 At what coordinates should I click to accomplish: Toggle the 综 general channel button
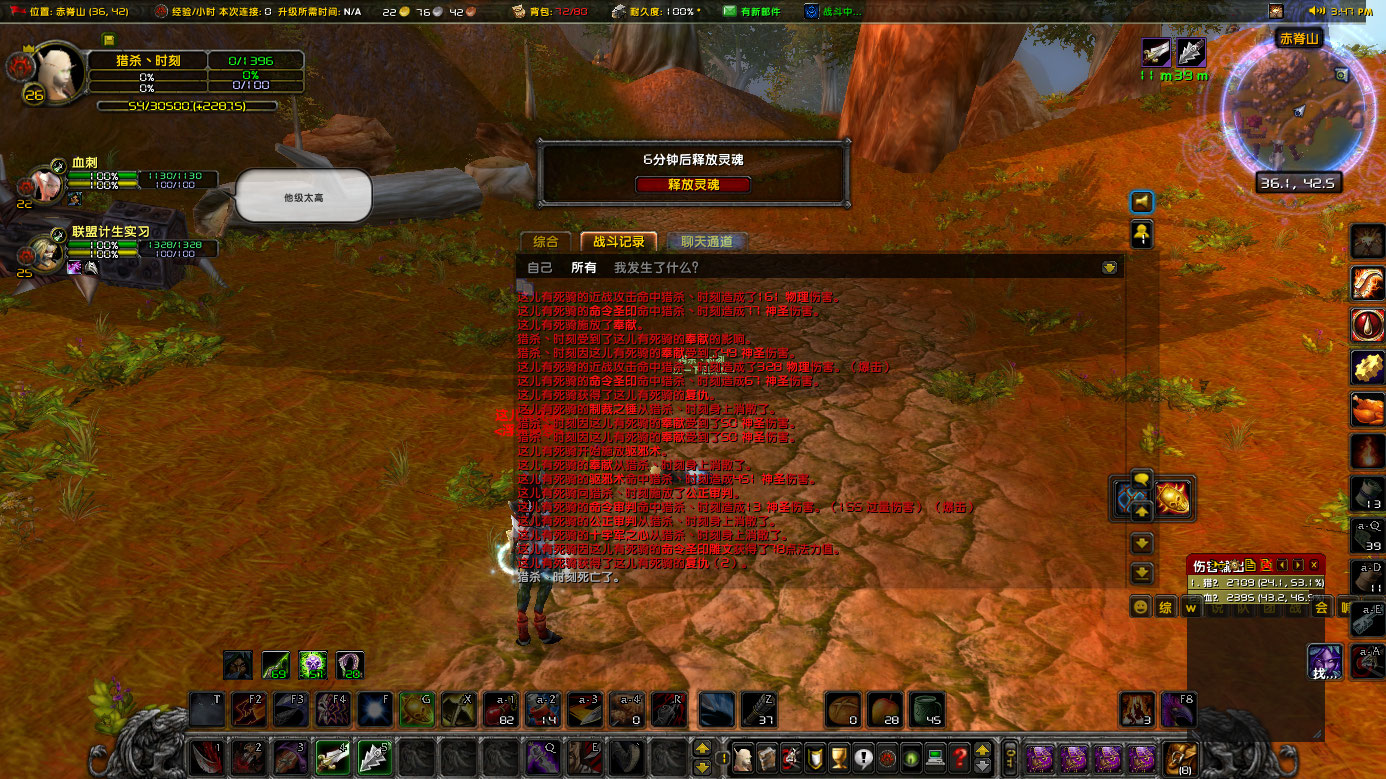tap(1166, 607)
